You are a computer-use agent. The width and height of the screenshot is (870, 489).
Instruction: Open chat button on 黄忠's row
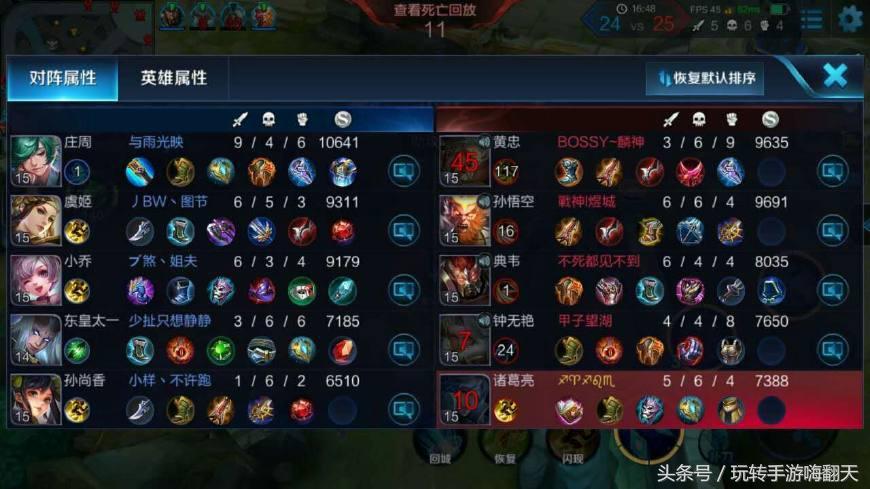pos(833,172)
